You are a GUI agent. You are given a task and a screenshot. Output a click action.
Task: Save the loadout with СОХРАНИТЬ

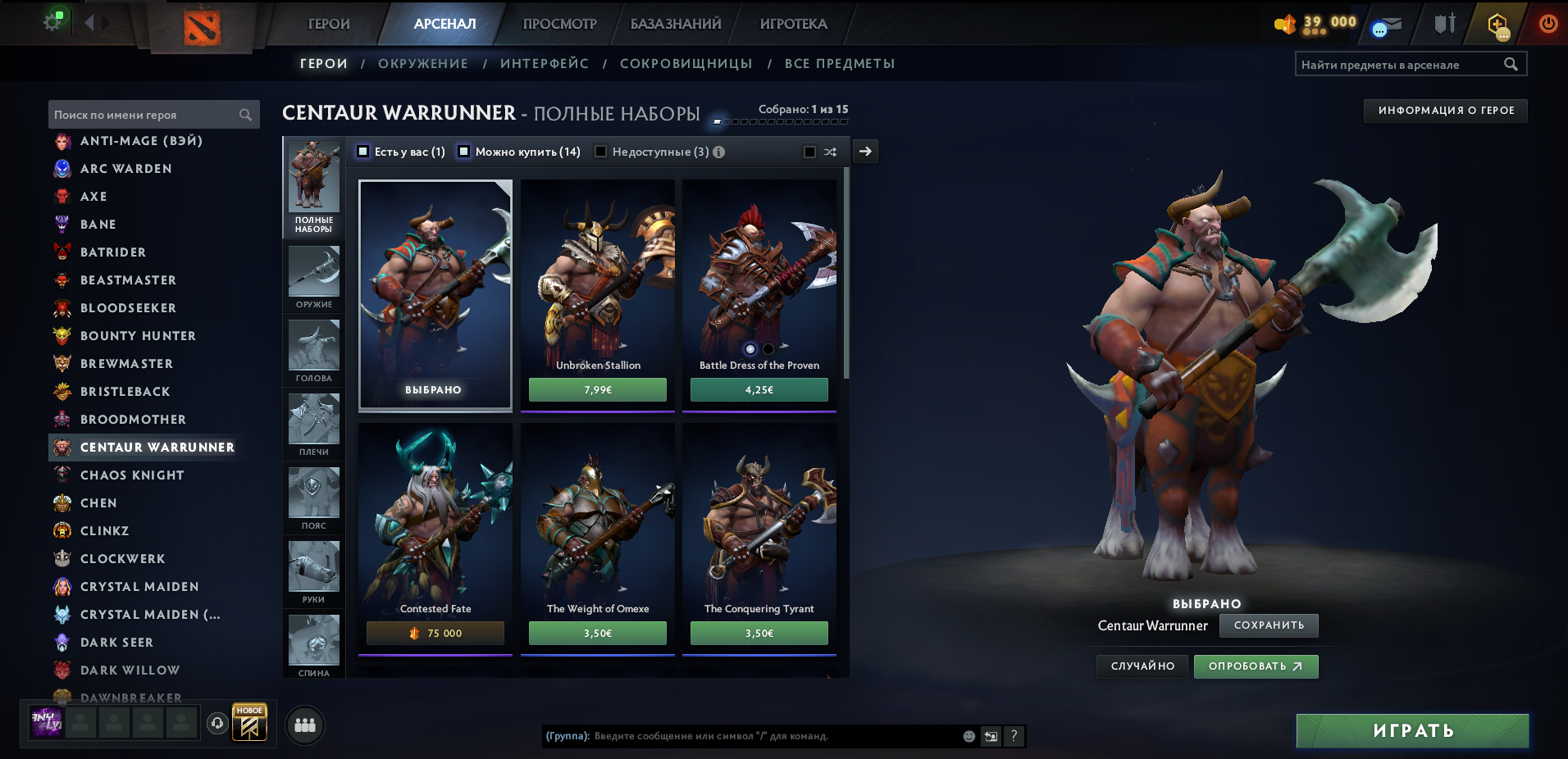point(1269,625)
